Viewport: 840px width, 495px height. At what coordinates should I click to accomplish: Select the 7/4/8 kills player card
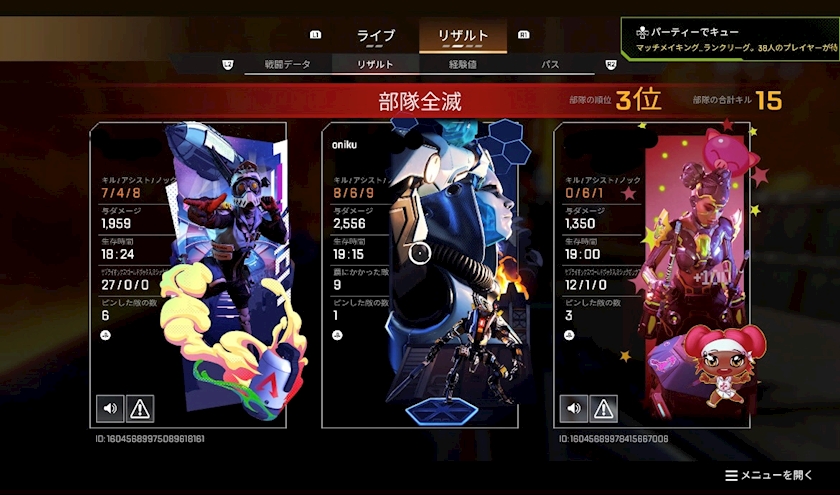[188, 275]
